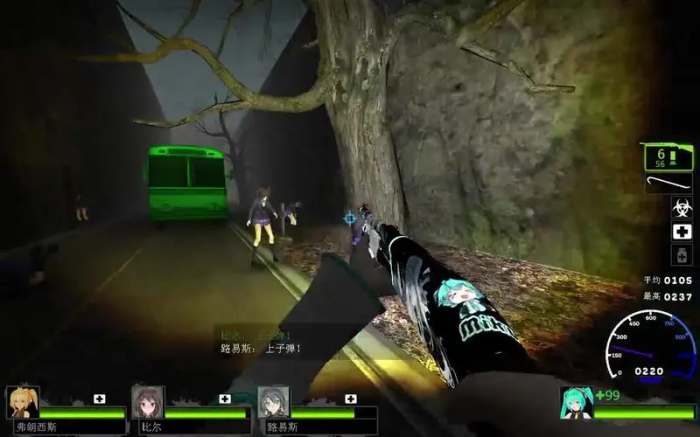Select the biohazard bile jar slot

click(x=681, y=209)
